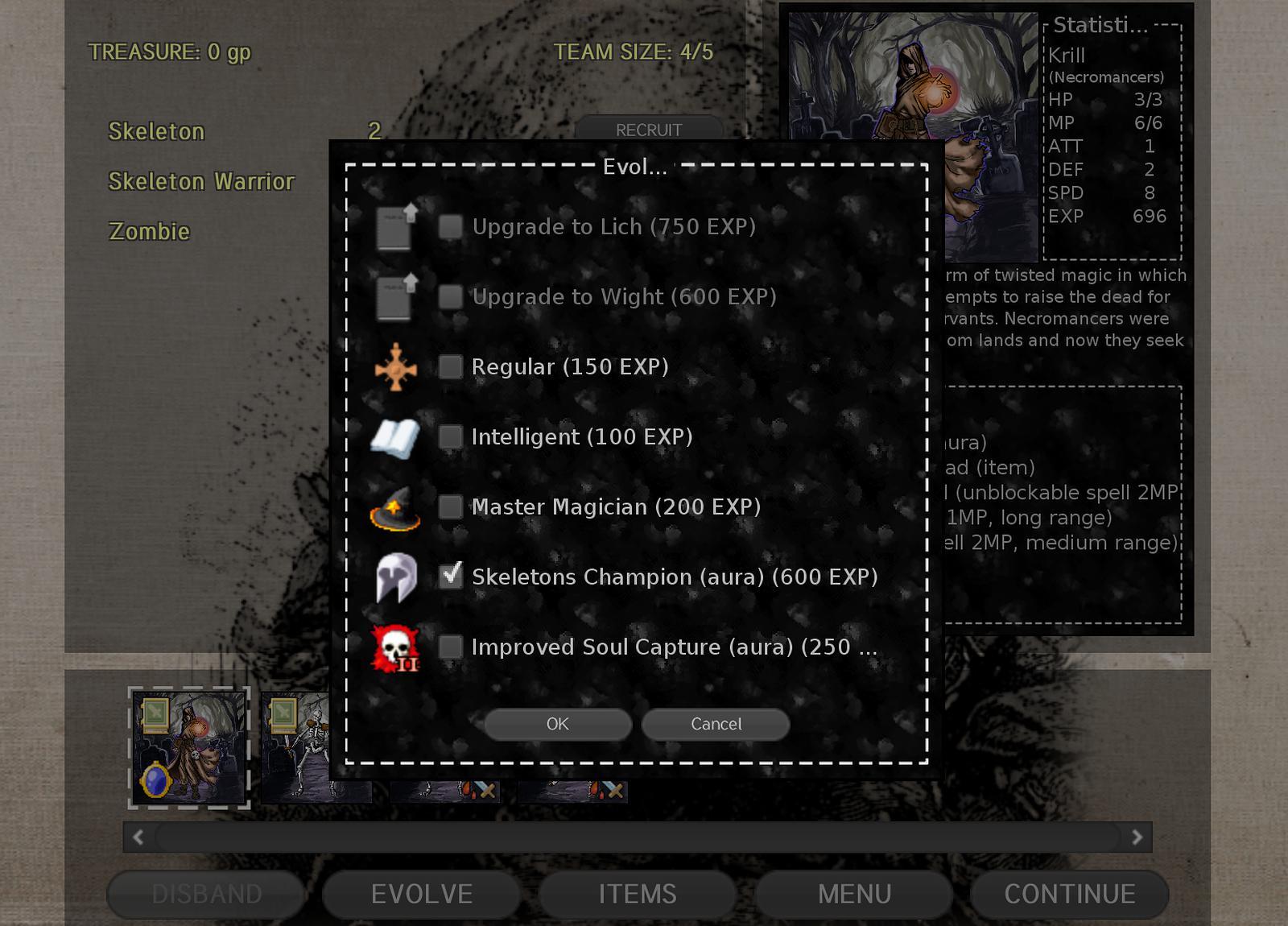Select the Master Magician wizard hat icon
Image resolution: width=1288 pixels, height=926 pixels.
(x=396, y=506)
